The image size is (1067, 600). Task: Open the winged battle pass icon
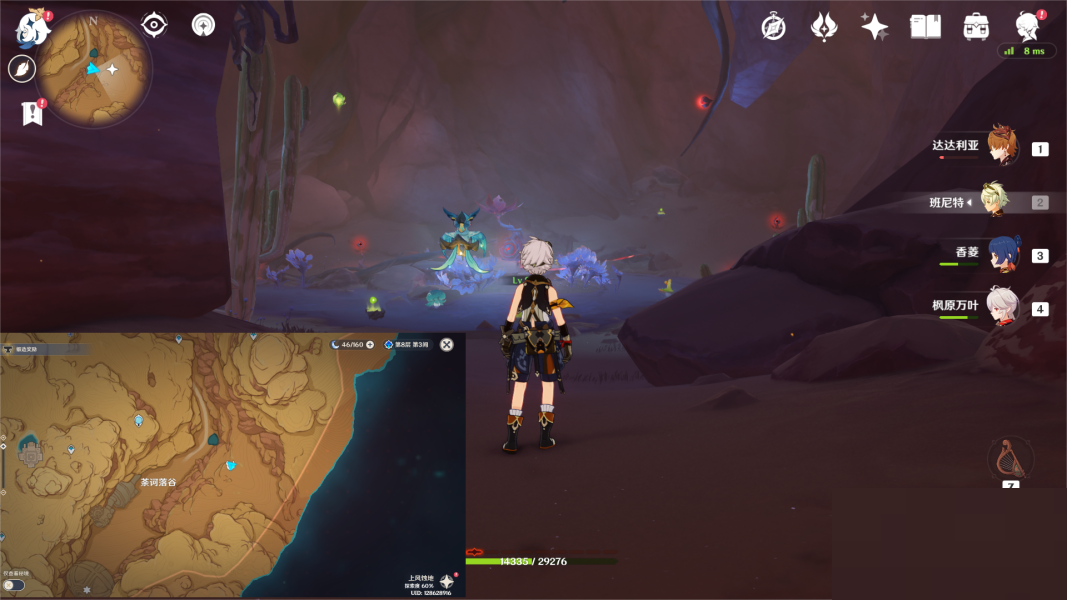(x=823, y=27)
